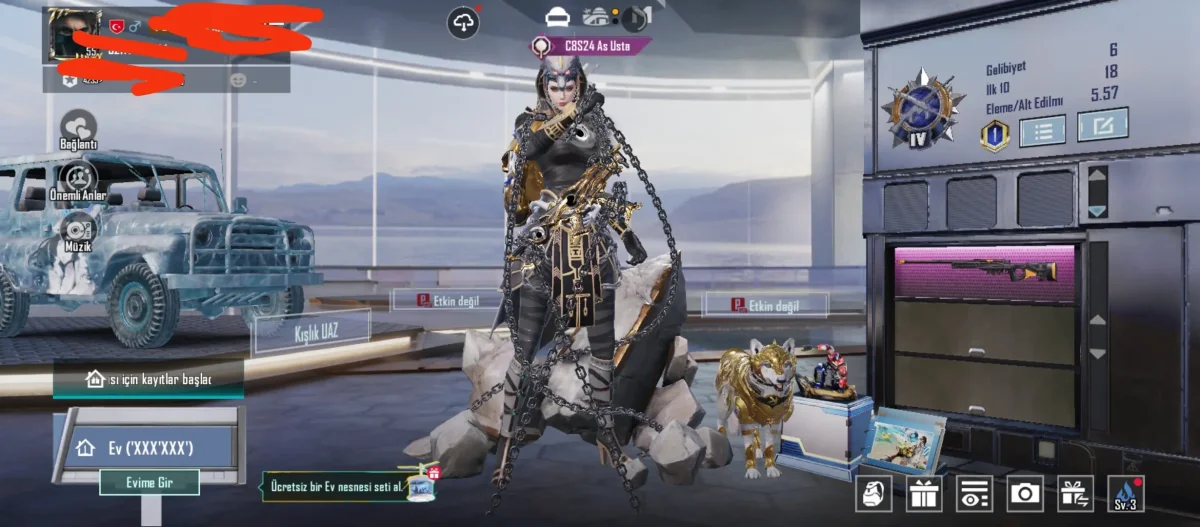The width and height of the screenshot is (1200, 527).
Task: Click the Evime Gir button
Action: pos(149,482)
